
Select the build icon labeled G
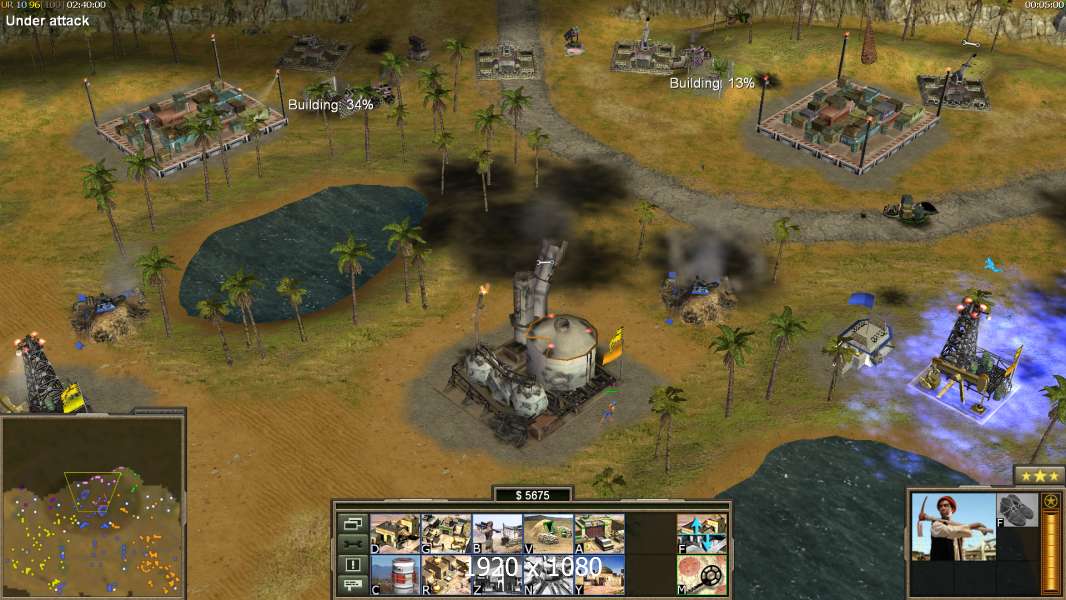[446, 534]
